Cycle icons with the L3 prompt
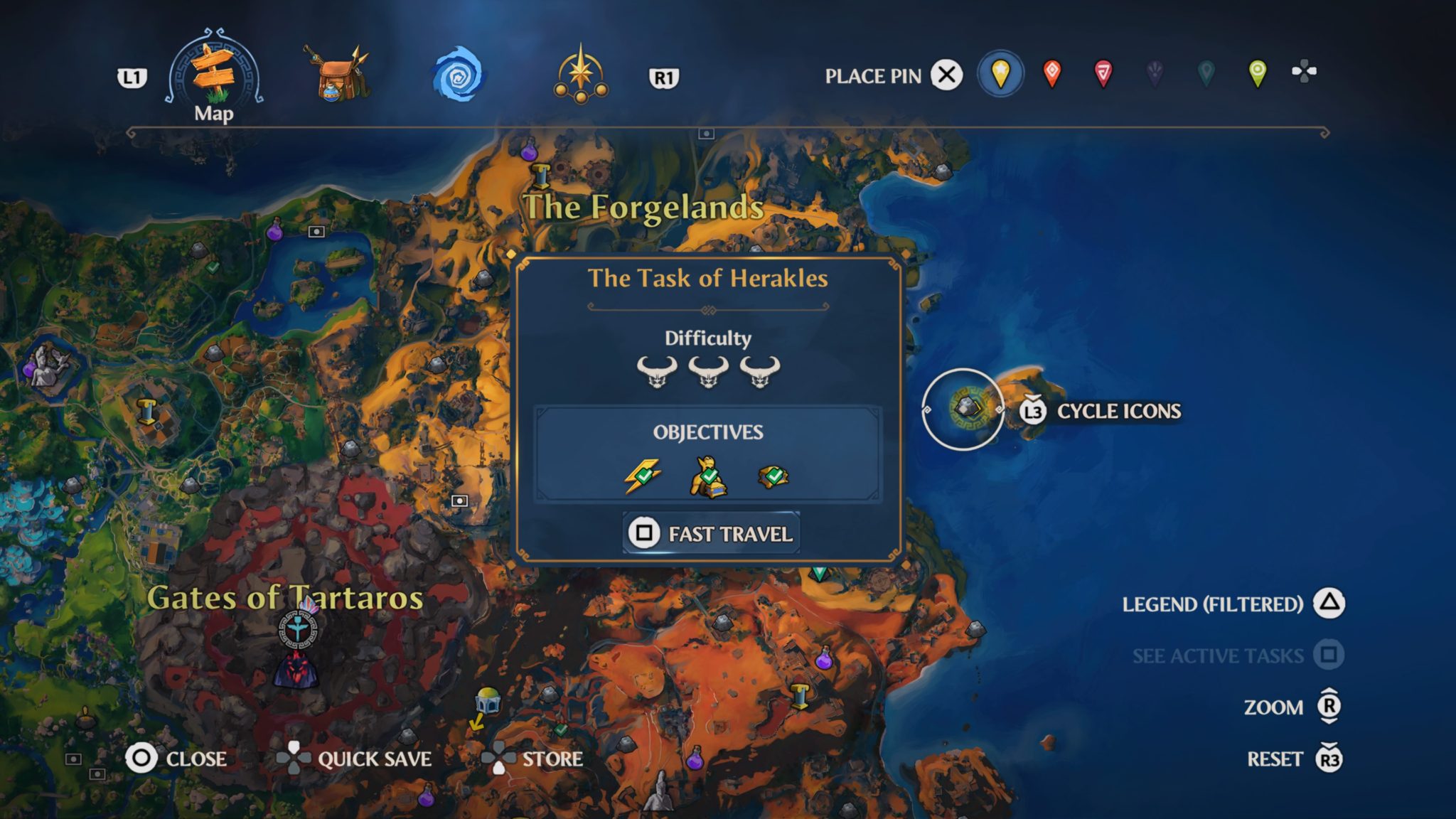 [1032, 411]
